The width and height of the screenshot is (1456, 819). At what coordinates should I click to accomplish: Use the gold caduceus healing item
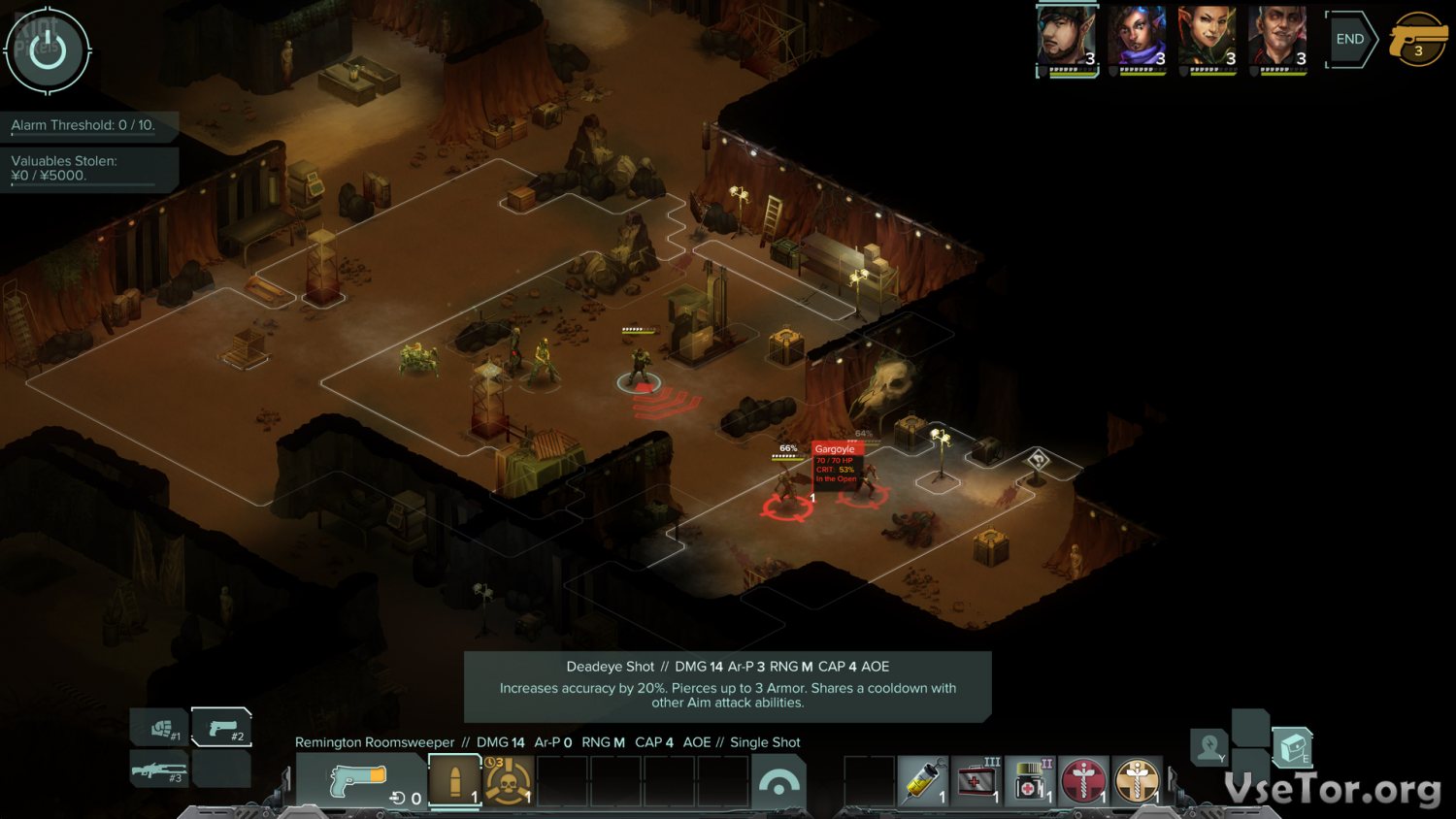coord(1137,781)
